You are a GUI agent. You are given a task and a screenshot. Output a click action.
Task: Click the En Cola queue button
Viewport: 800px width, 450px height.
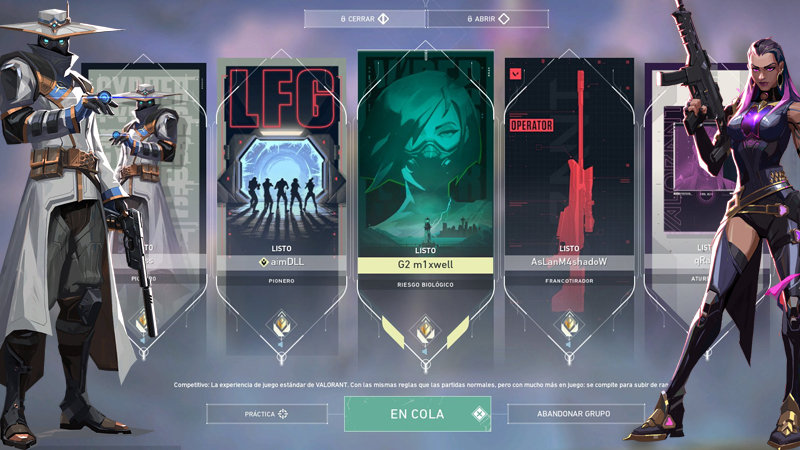click(x=418, y=413)
